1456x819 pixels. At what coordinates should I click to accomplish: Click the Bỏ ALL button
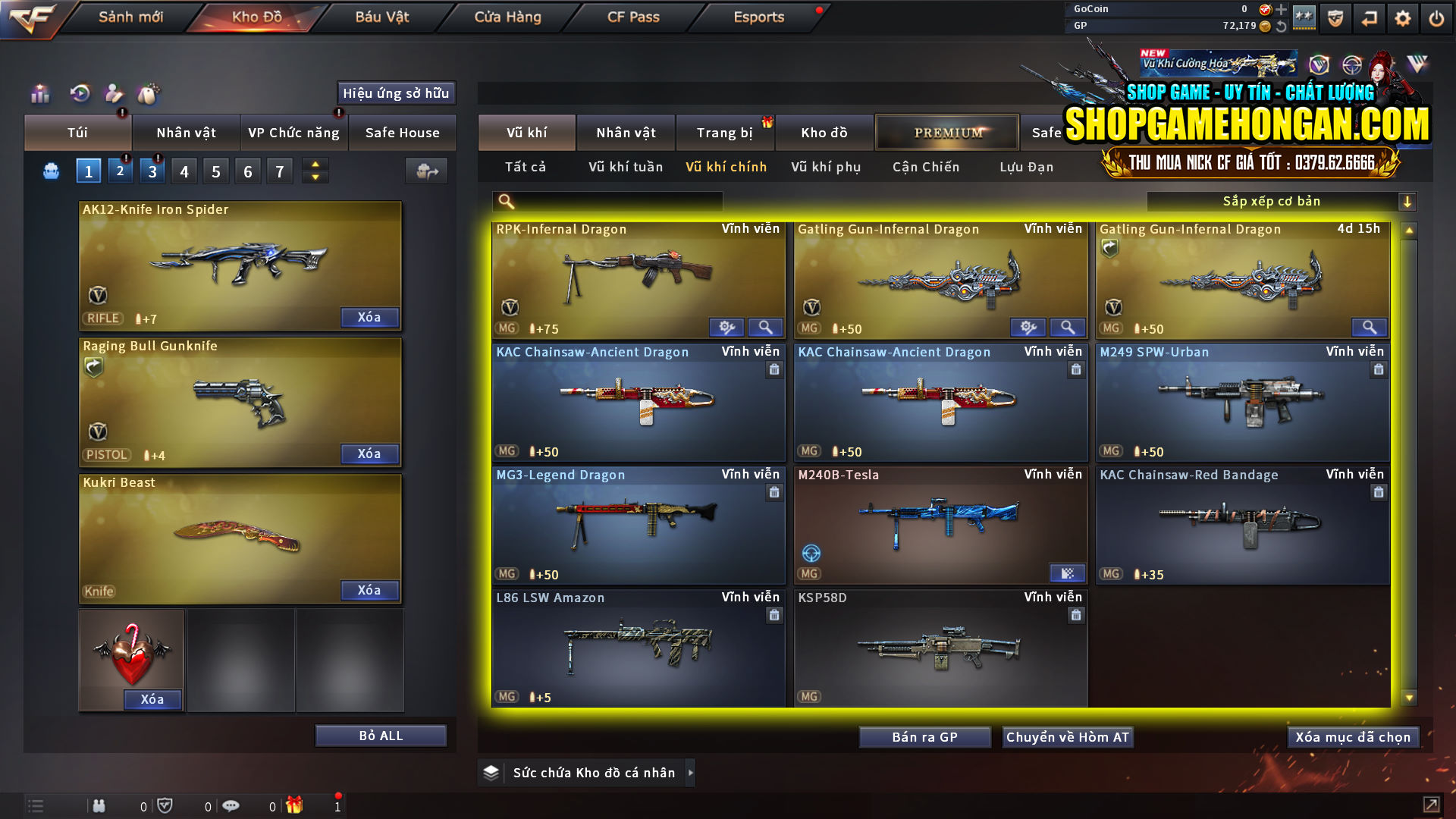[380, 735]
